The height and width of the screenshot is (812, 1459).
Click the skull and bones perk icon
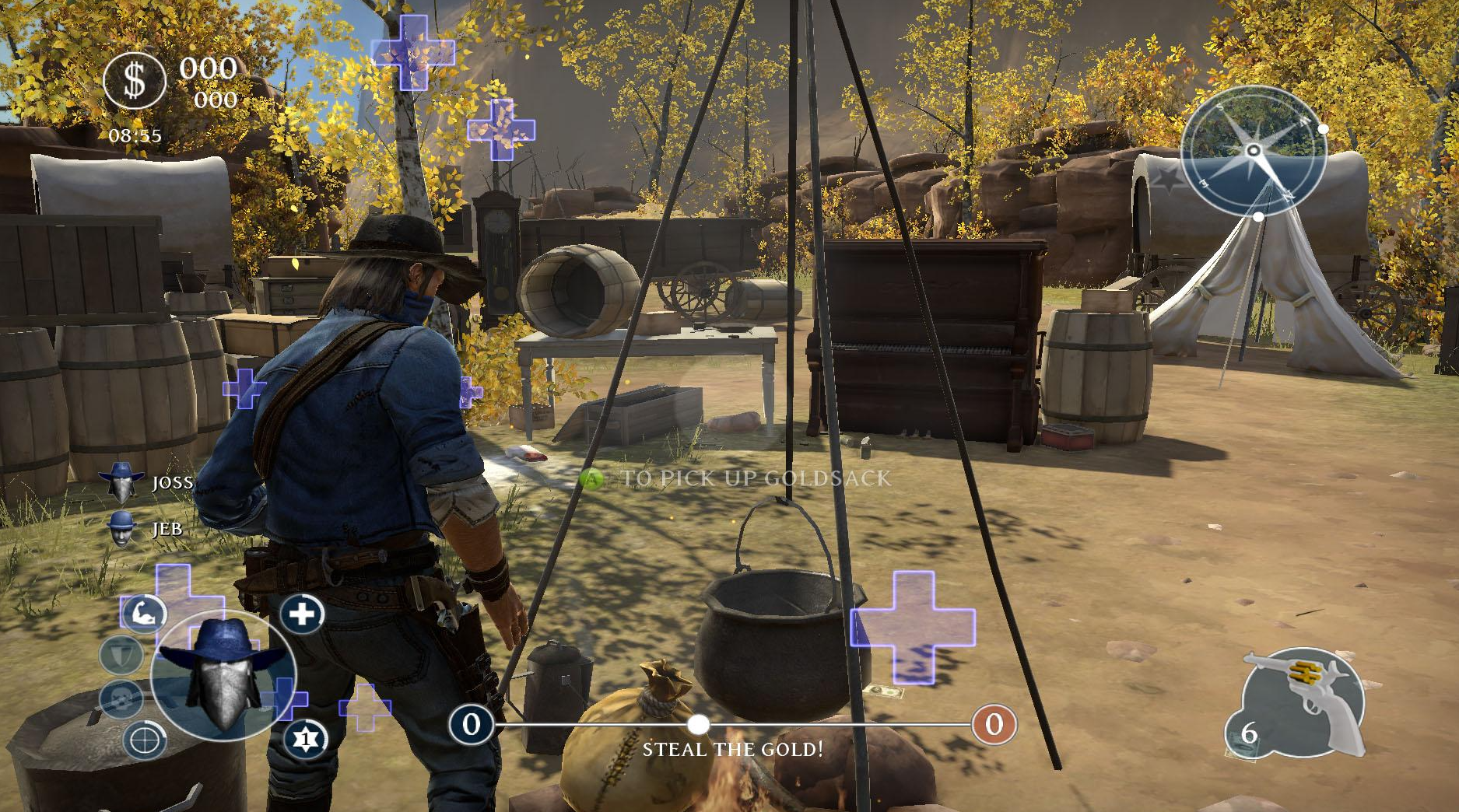point(121,698)
